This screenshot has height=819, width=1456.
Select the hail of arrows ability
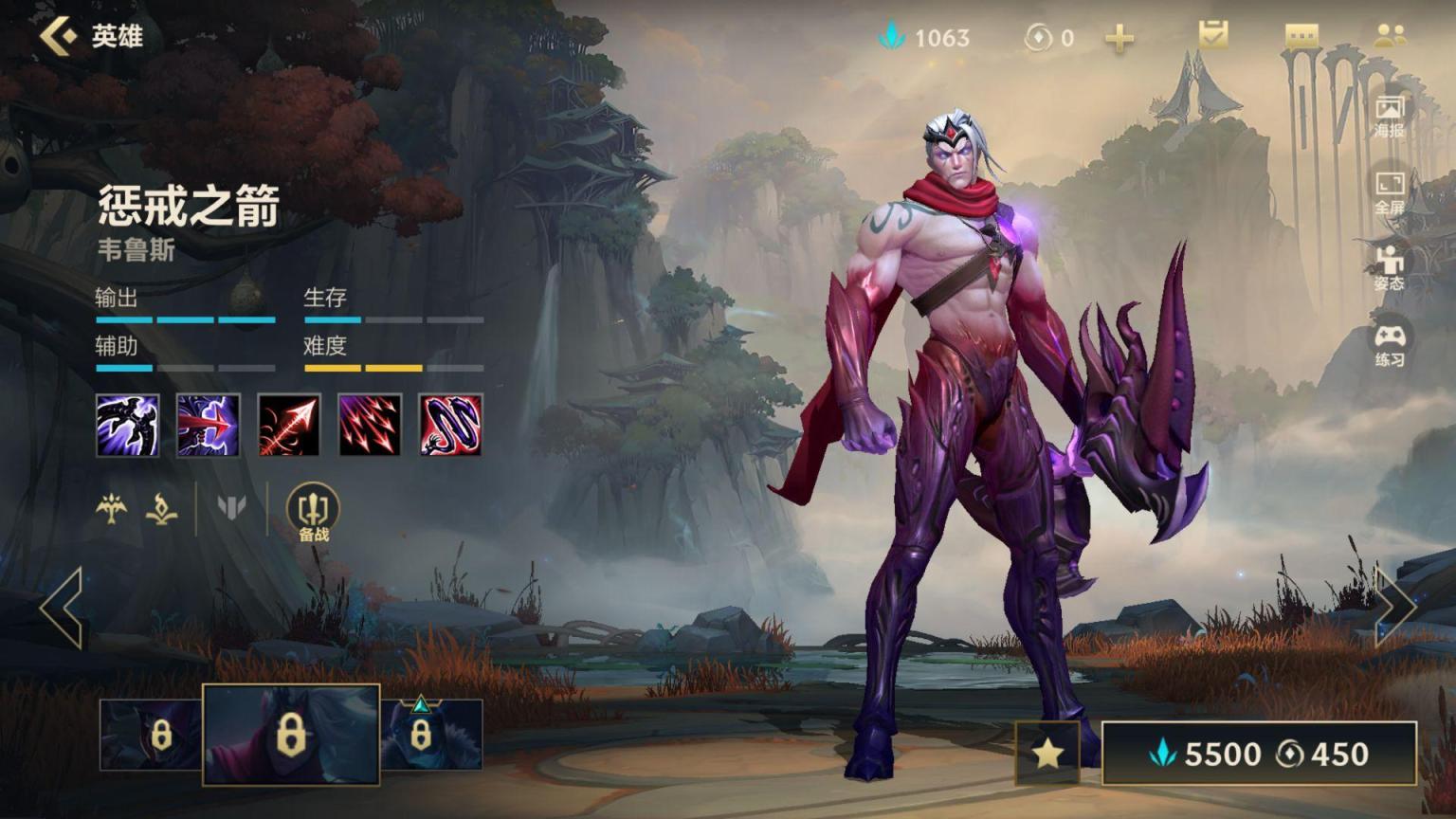tap(371, 426)
